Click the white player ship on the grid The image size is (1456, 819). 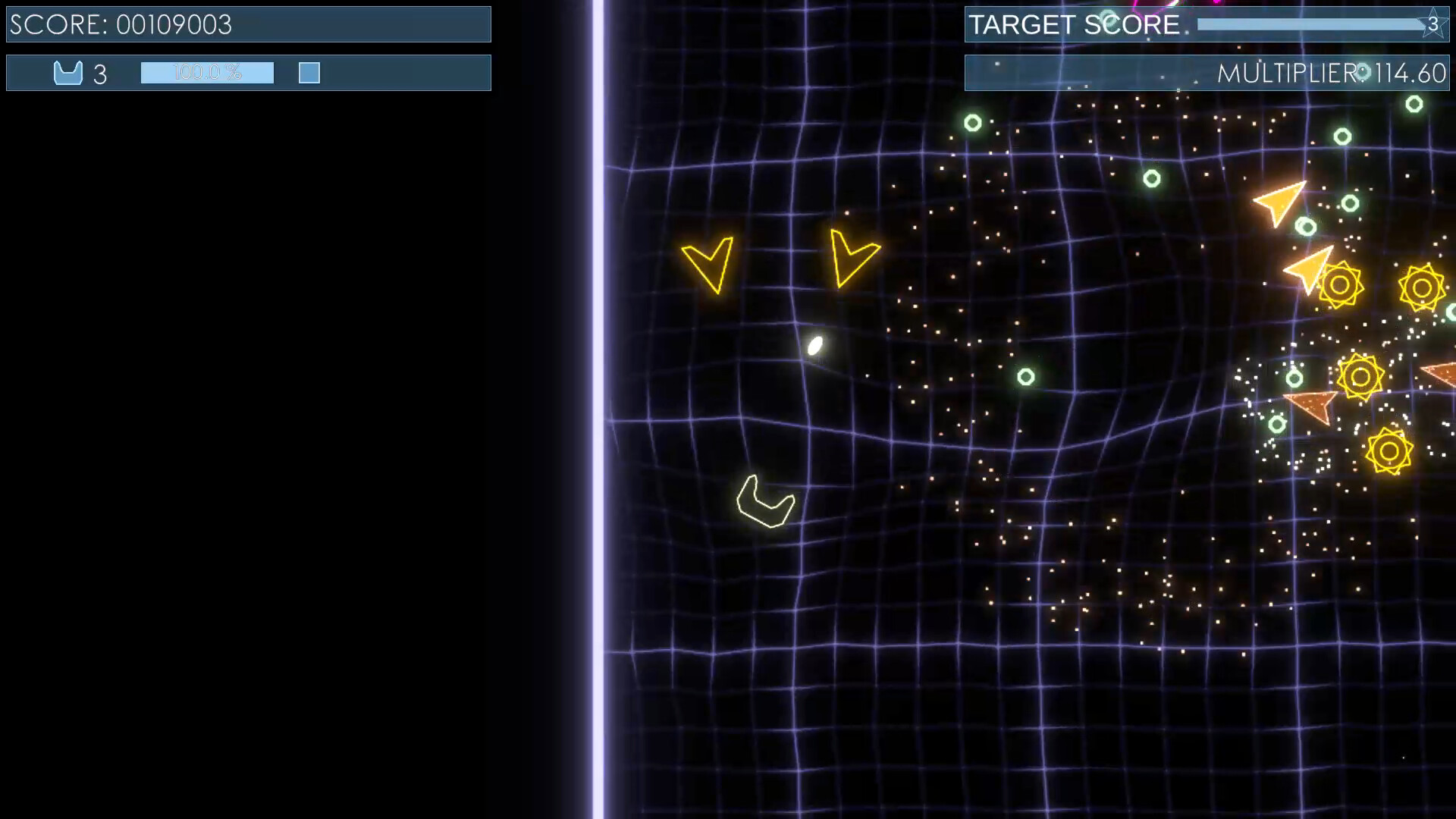816,346
